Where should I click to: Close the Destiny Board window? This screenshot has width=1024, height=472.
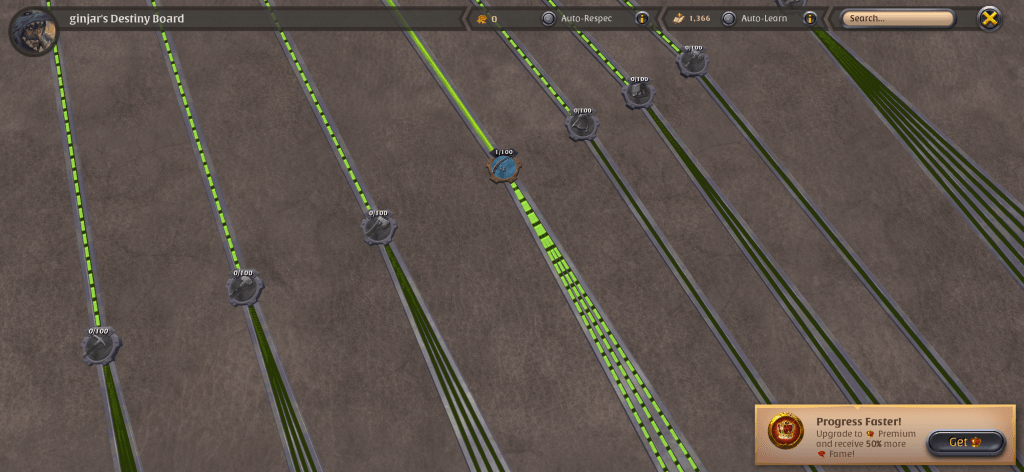tap(989, 18)
